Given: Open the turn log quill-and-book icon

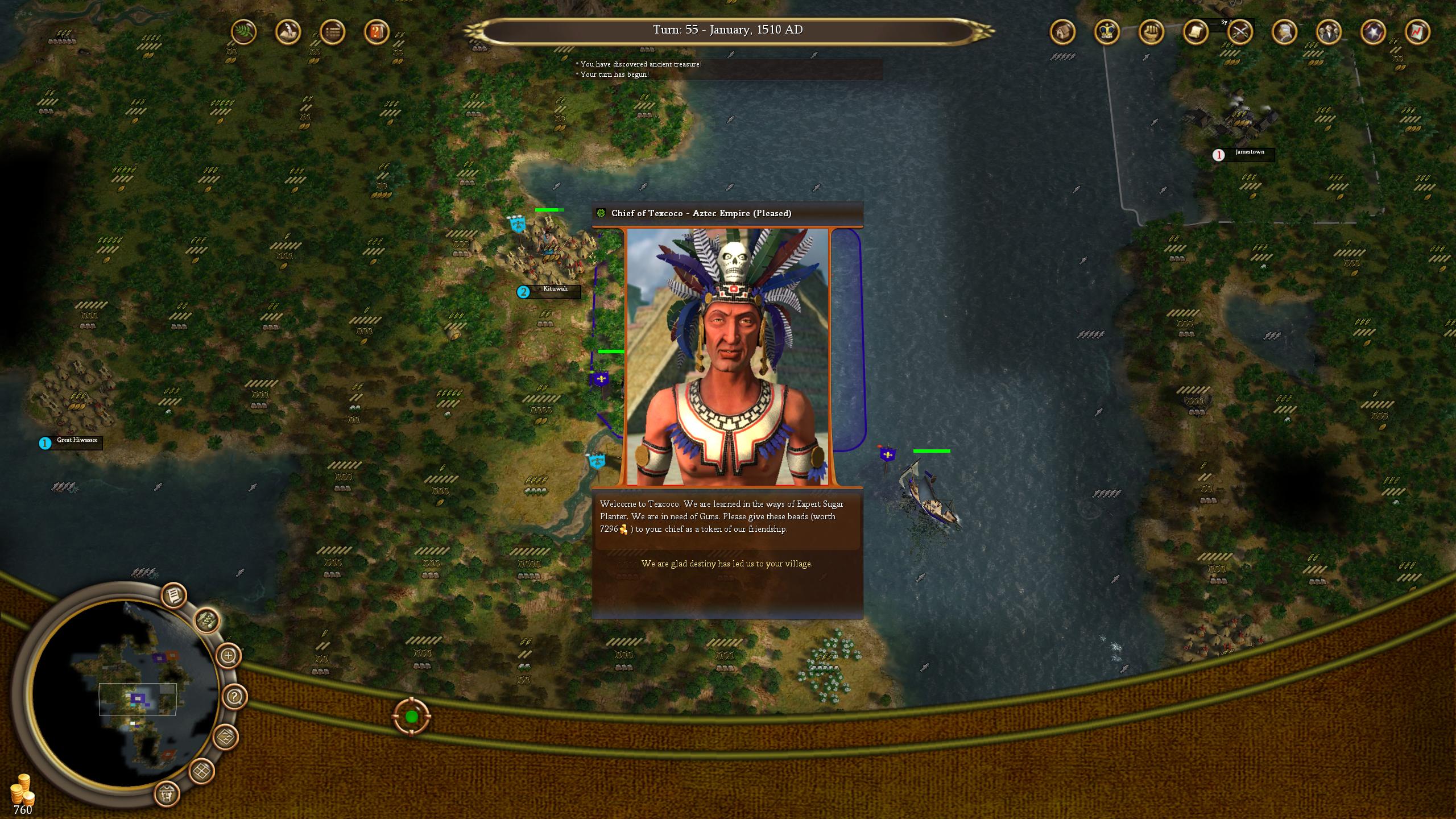Looking at the screenshot, I should coord(287,32).
